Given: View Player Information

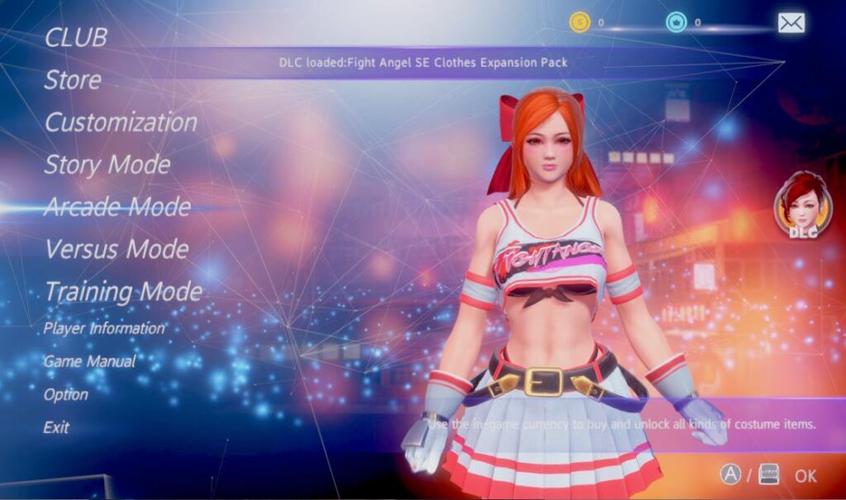Looking at the screenshot, I should click(103, 328).
